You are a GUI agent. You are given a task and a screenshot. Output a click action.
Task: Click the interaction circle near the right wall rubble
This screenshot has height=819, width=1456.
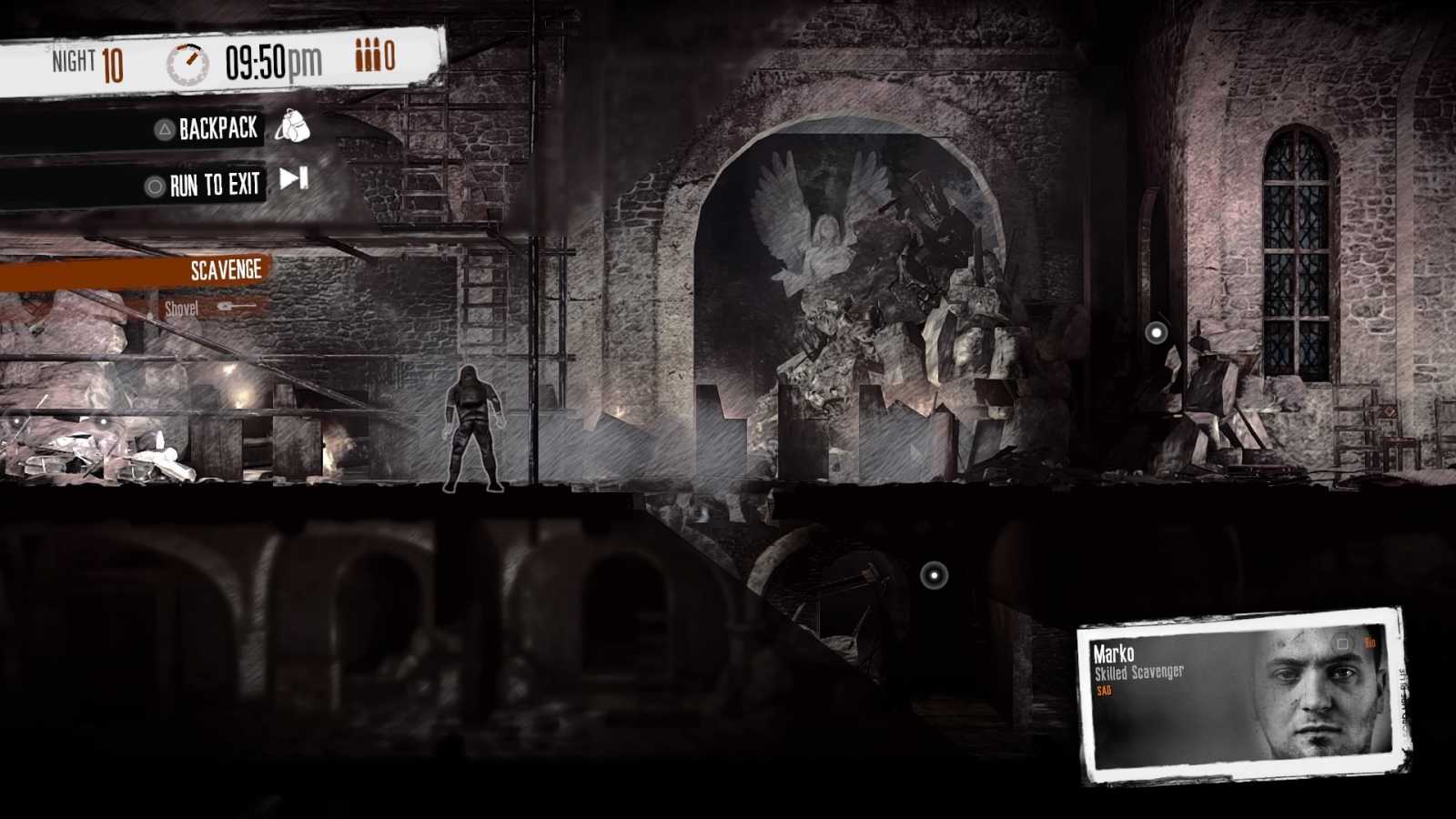1158,332
